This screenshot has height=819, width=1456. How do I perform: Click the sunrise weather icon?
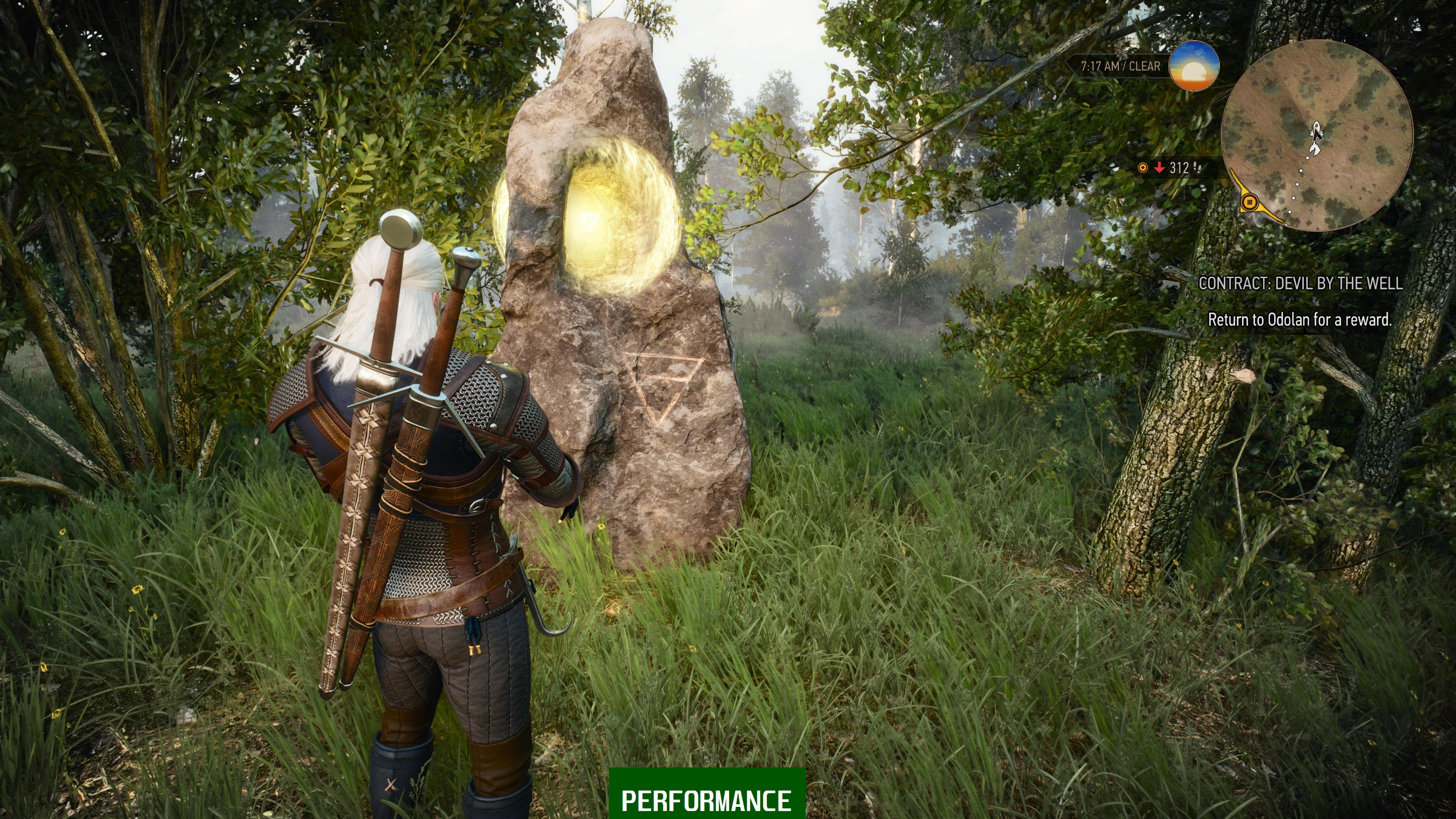tap(1194, 66)
